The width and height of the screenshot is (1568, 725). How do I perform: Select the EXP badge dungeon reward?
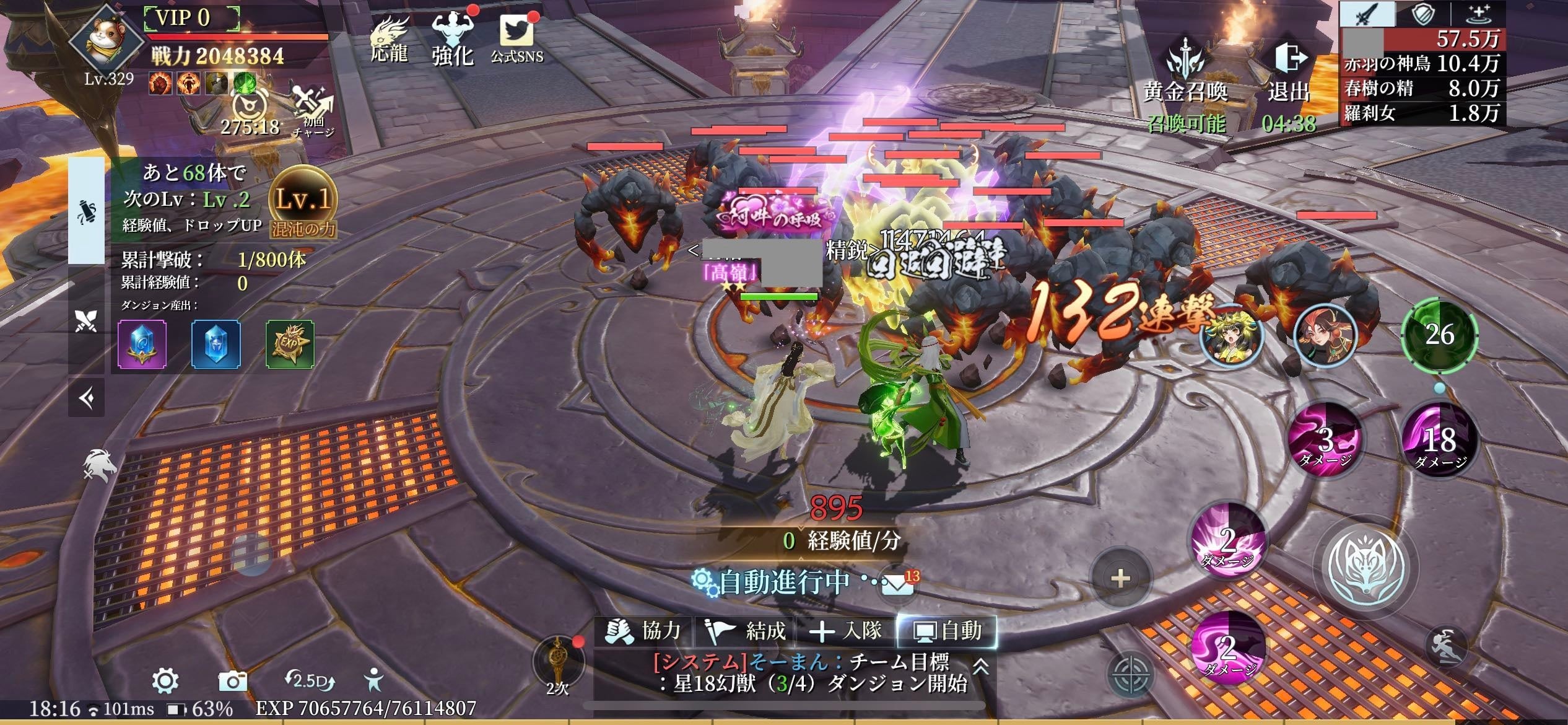coord(290,344)
